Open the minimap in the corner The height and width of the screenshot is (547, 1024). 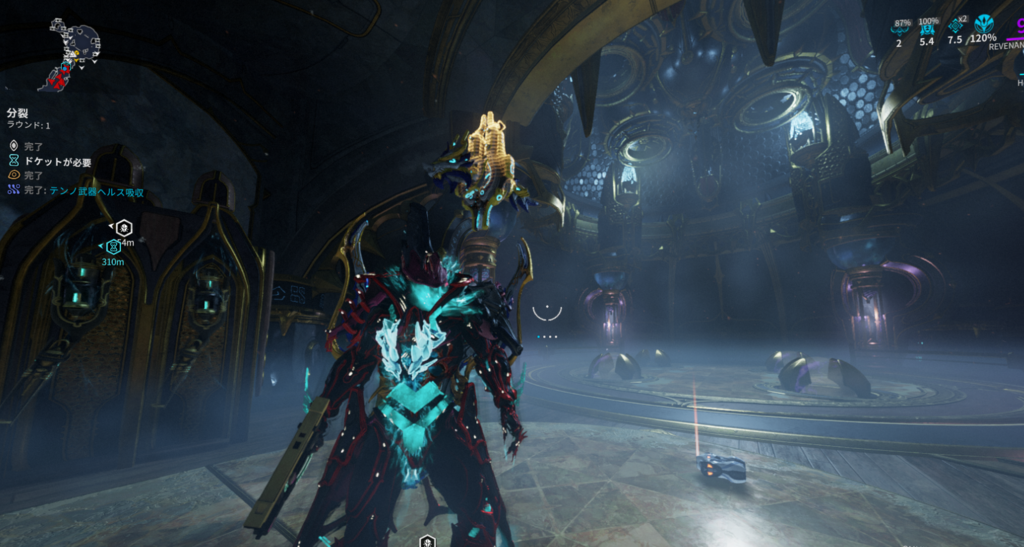point(72,48)
